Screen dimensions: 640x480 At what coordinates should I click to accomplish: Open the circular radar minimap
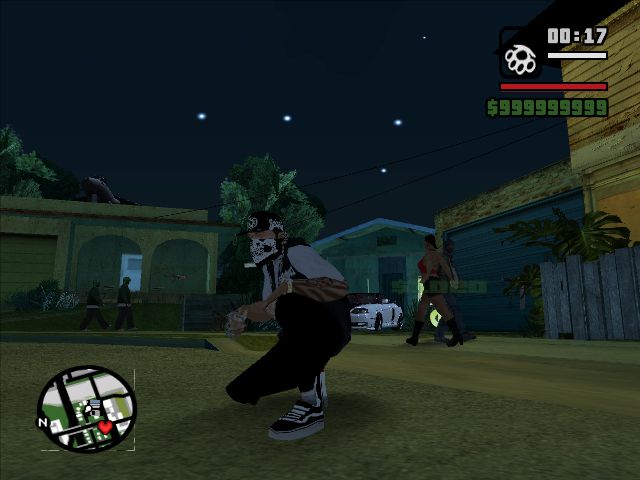86,407
